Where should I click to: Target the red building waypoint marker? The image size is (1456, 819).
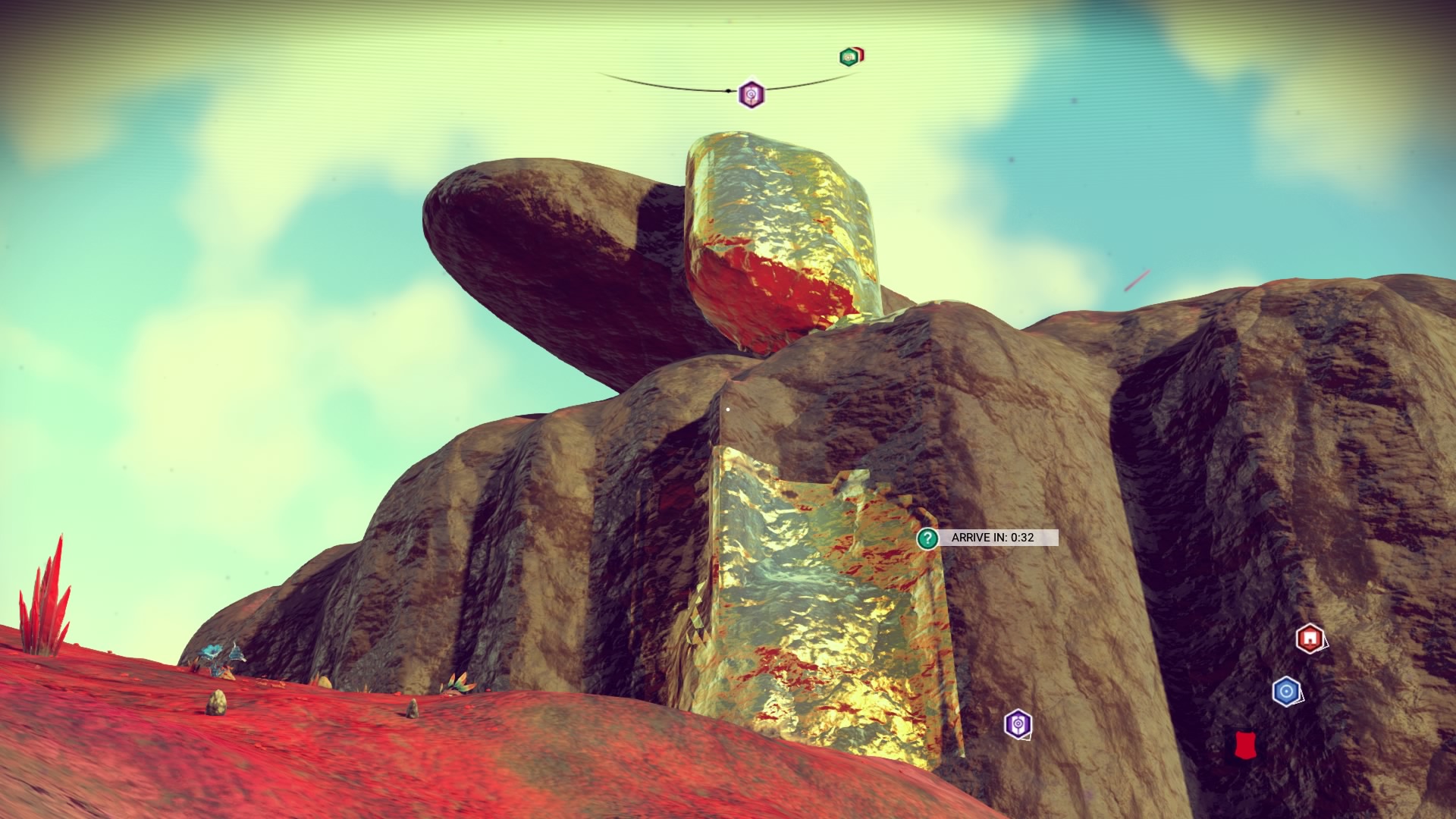1310,639
